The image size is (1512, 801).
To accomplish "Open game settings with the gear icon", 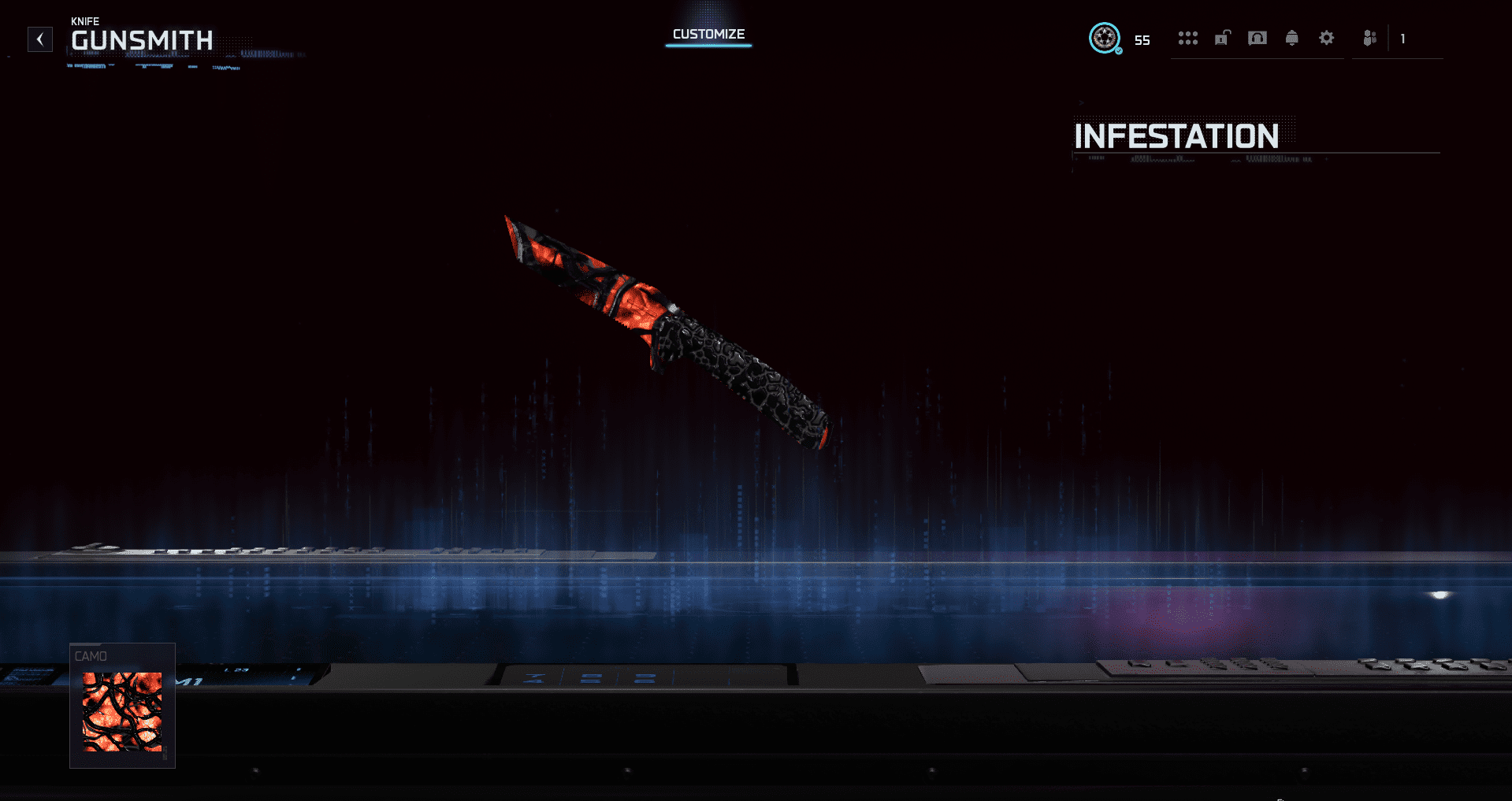I will [x=1327, y=38].
